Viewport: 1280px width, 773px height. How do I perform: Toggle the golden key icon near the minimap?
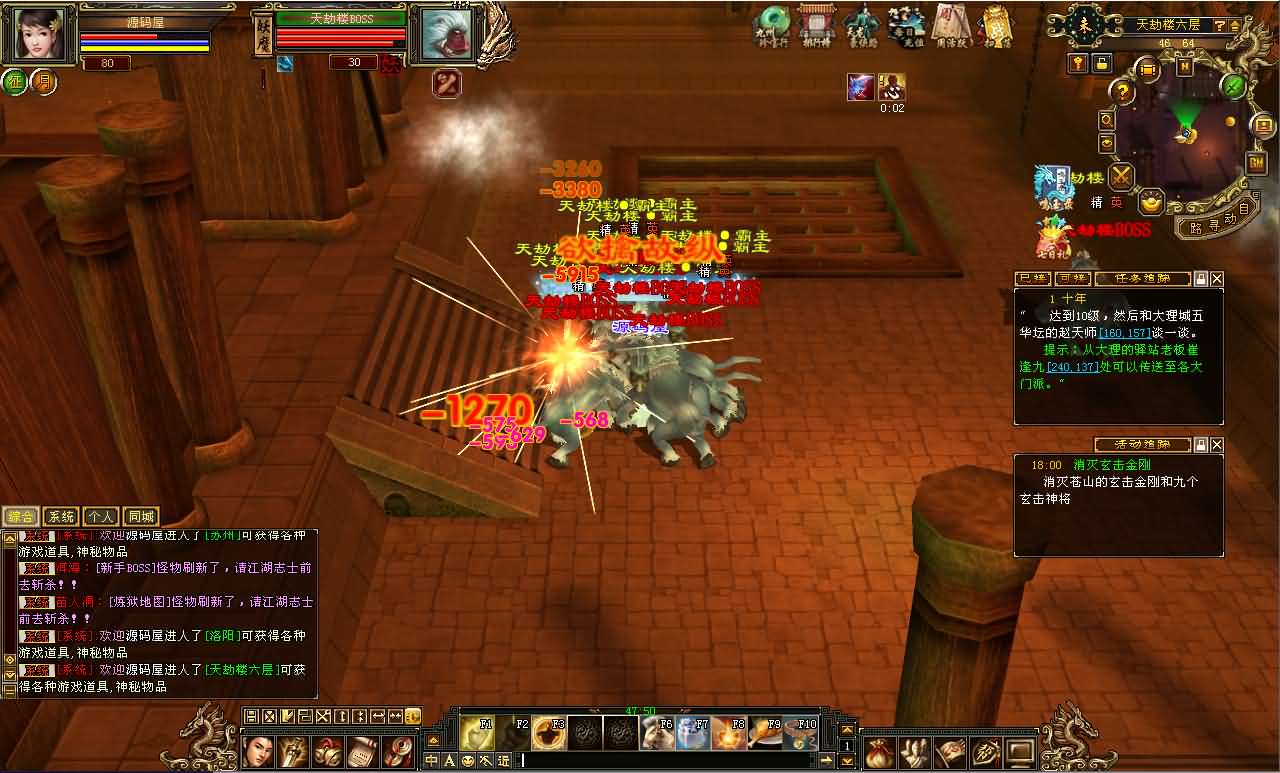pos(1078,63)
